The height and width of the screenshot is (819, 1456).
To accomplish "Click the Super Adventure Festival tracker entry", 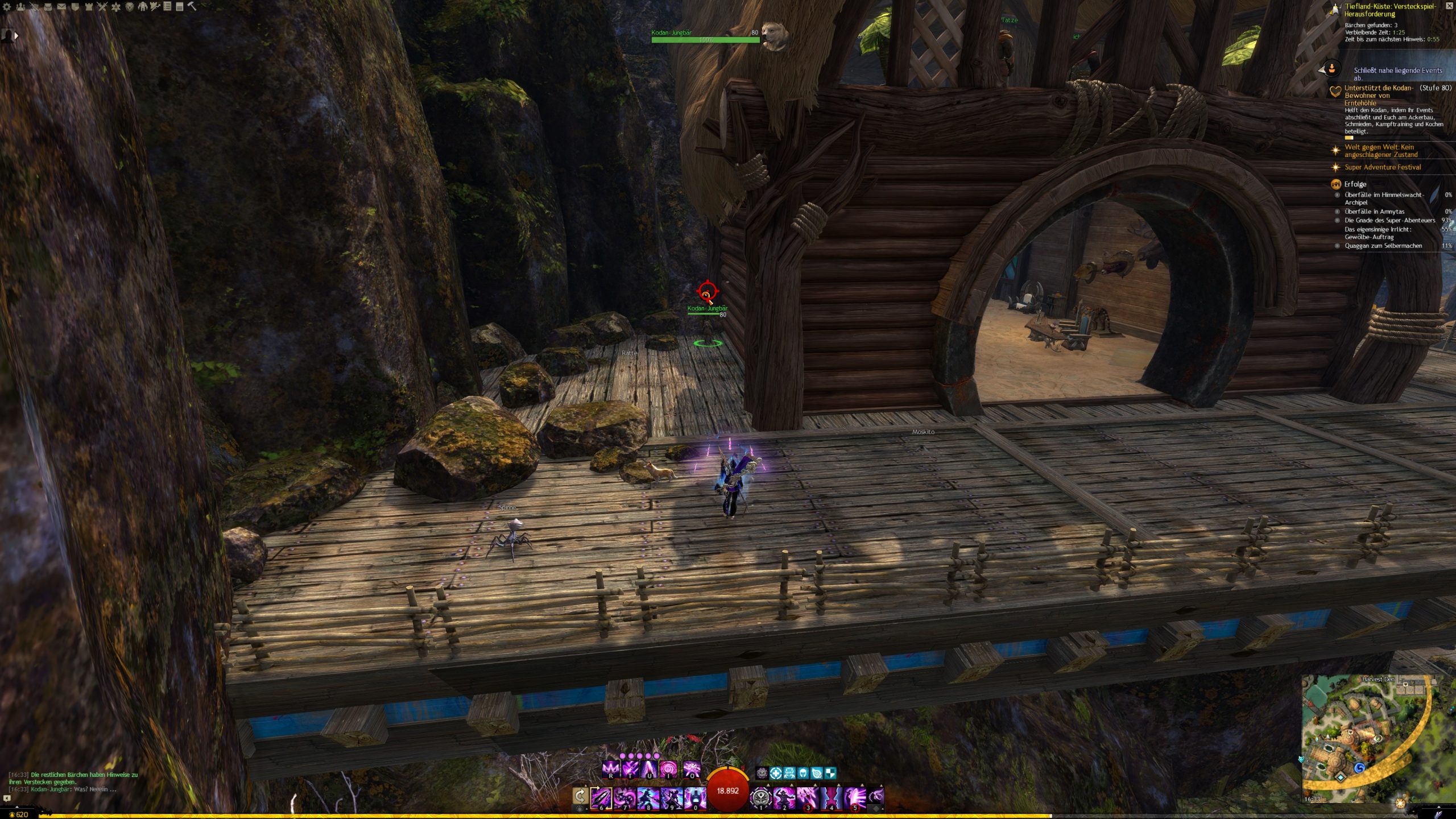I will click(x=1382, y=167).
